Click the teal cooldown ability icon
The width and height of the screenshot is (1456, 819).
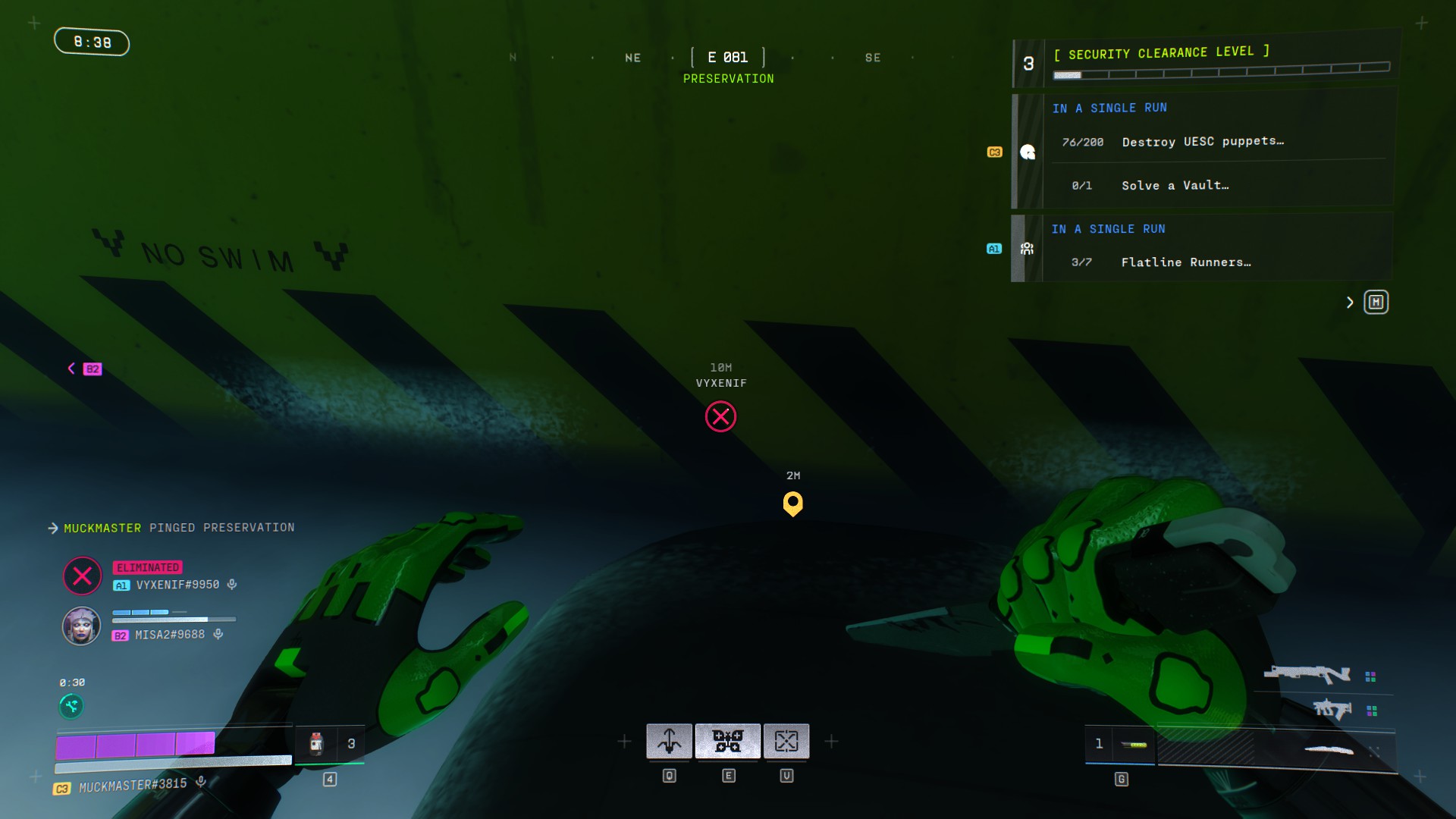[x=71, y=707]
